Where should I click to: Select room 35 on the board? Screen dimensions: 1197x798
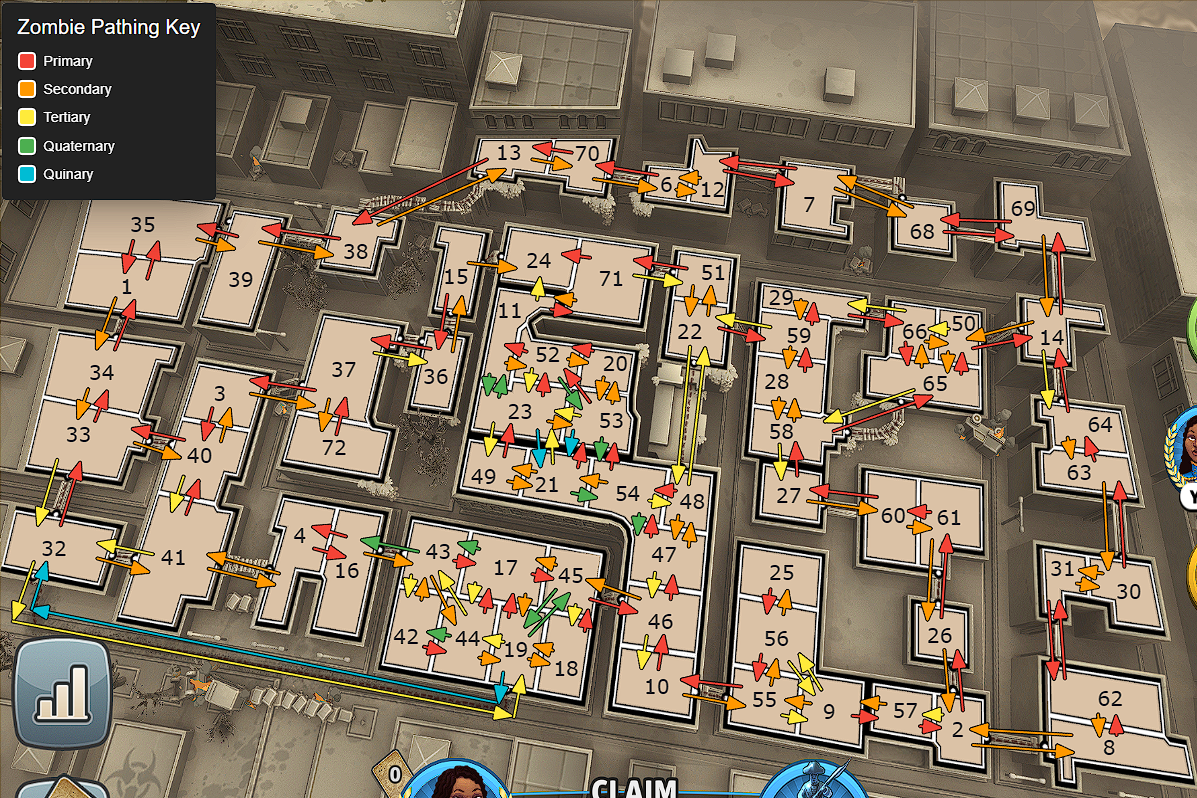pos(143,225)
